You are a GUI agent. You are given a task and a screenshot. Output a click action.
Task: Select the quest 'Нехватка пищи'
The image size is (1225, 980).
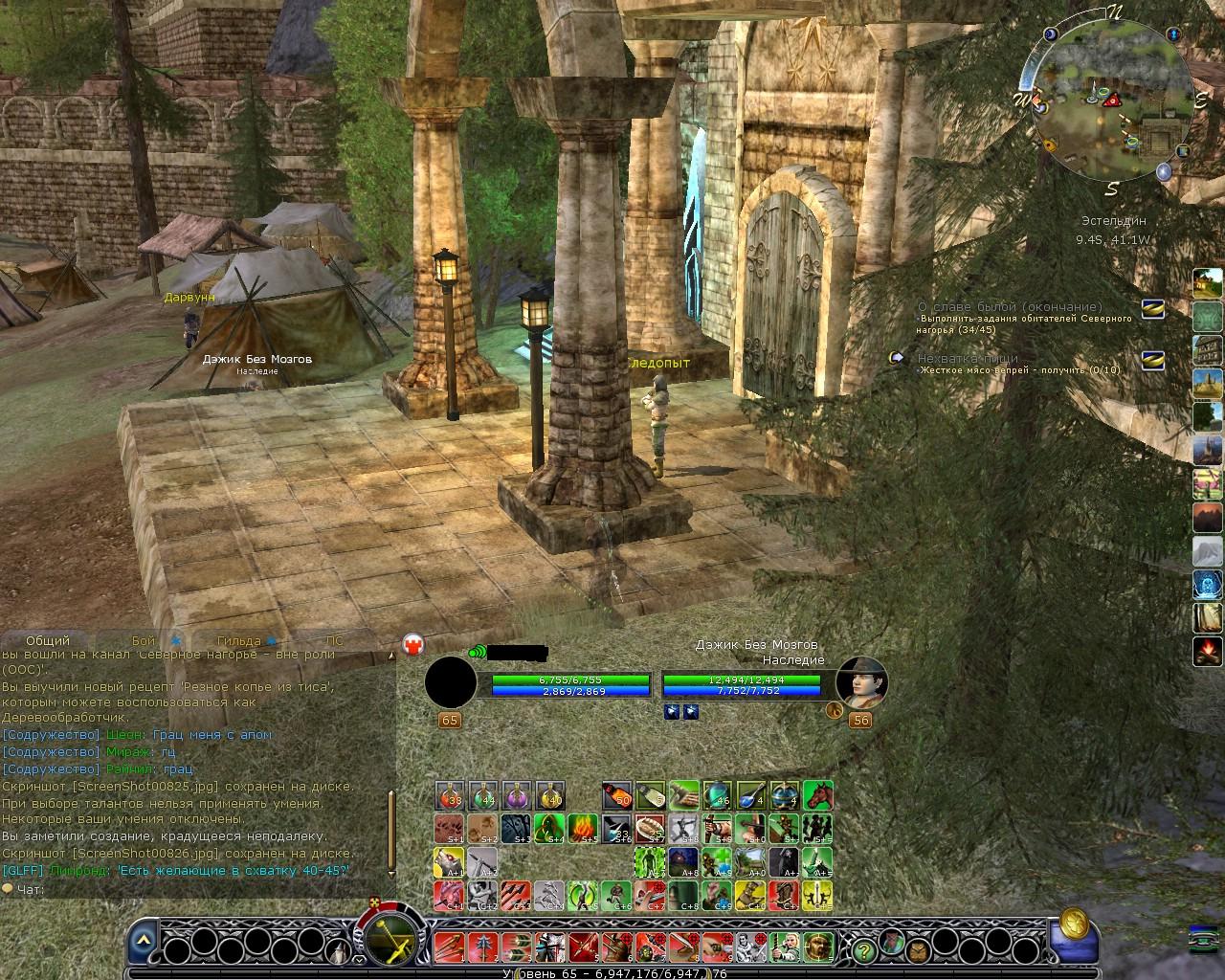(968, 359)
